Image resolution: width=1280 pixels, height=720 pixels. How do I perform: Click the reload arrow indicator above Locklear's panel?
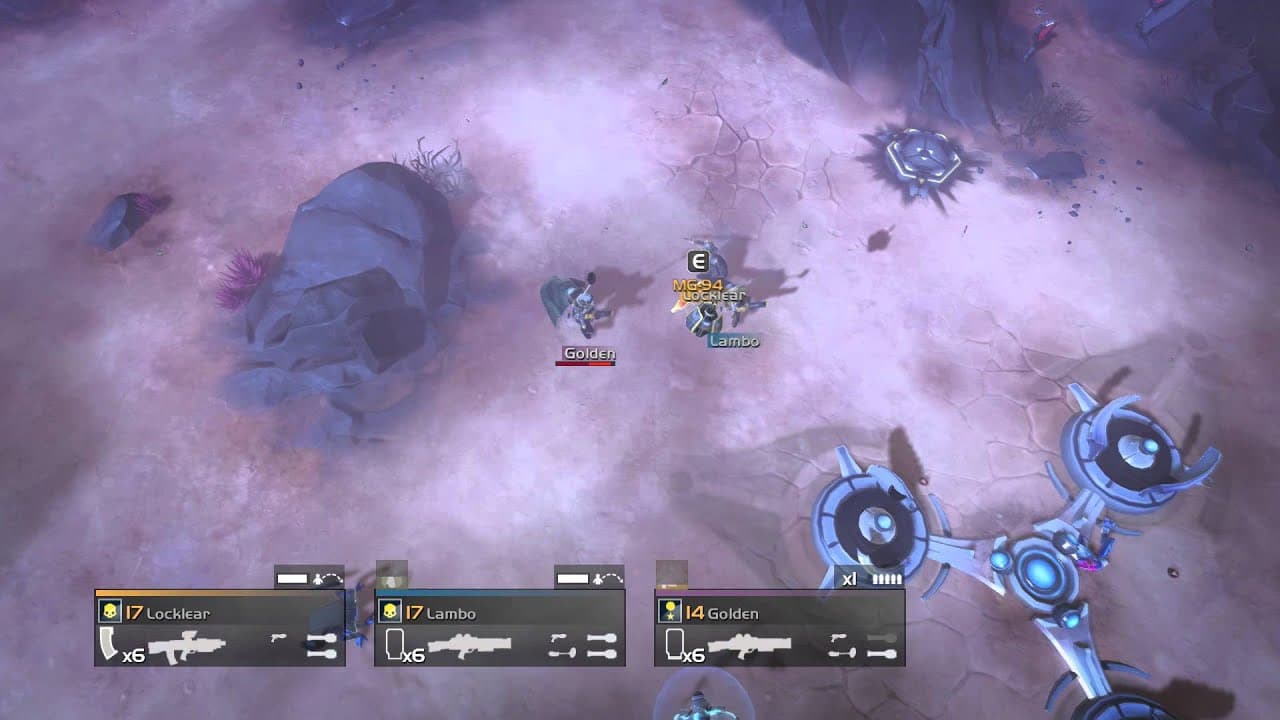329,578
